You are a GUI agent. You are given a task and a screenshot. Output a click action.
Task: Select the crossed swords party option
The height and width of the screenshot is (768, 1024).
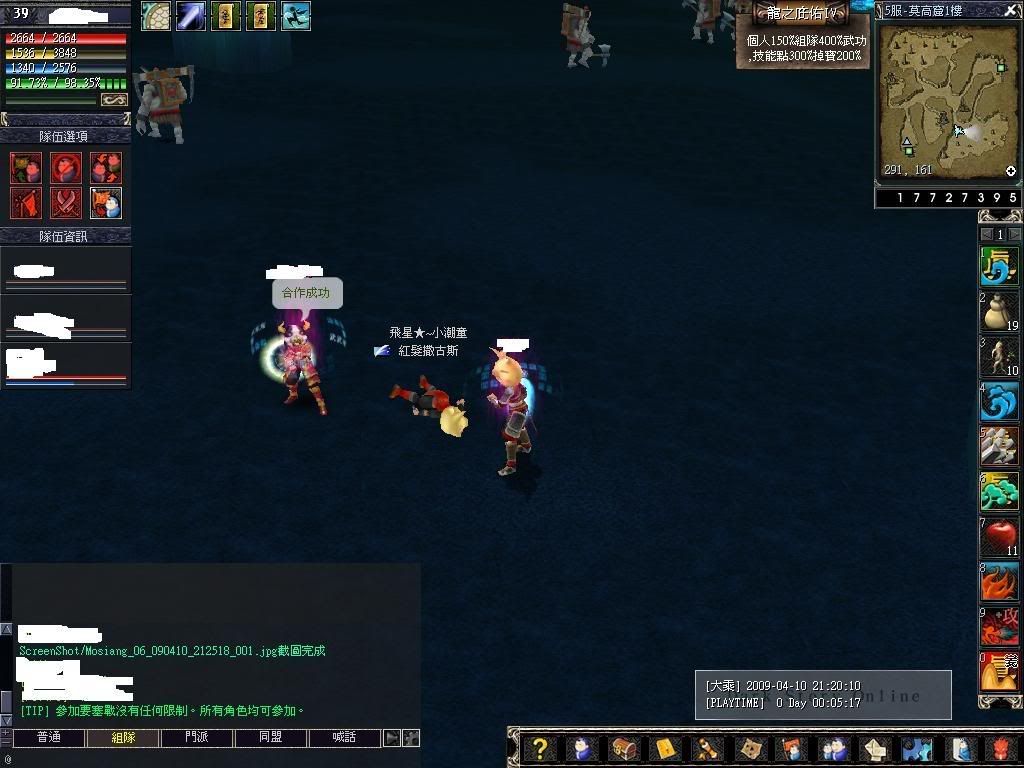[66, 202]
